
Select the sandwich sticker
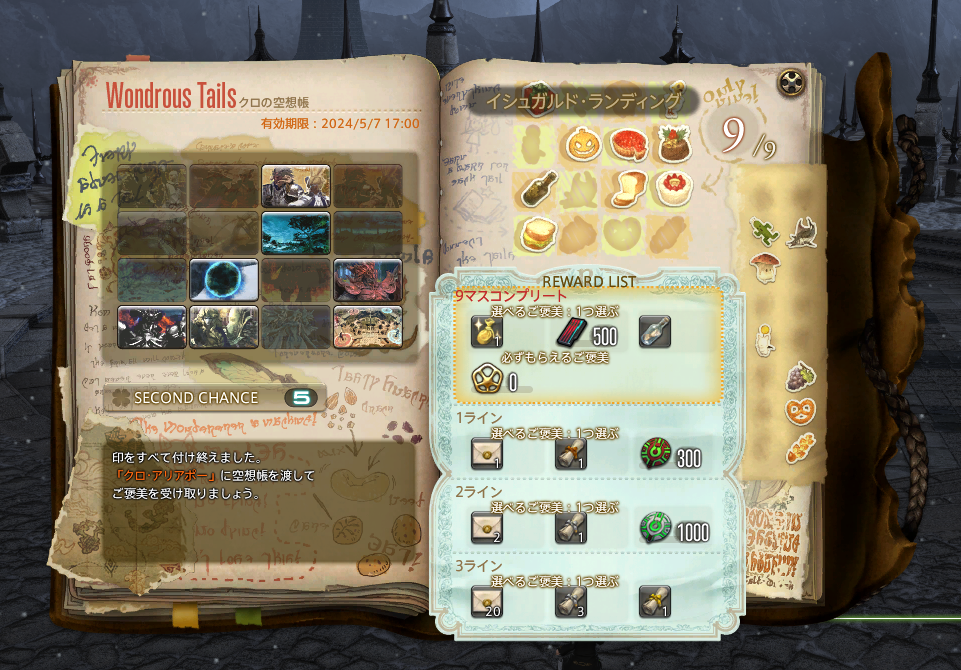click(x=538, y=234)
